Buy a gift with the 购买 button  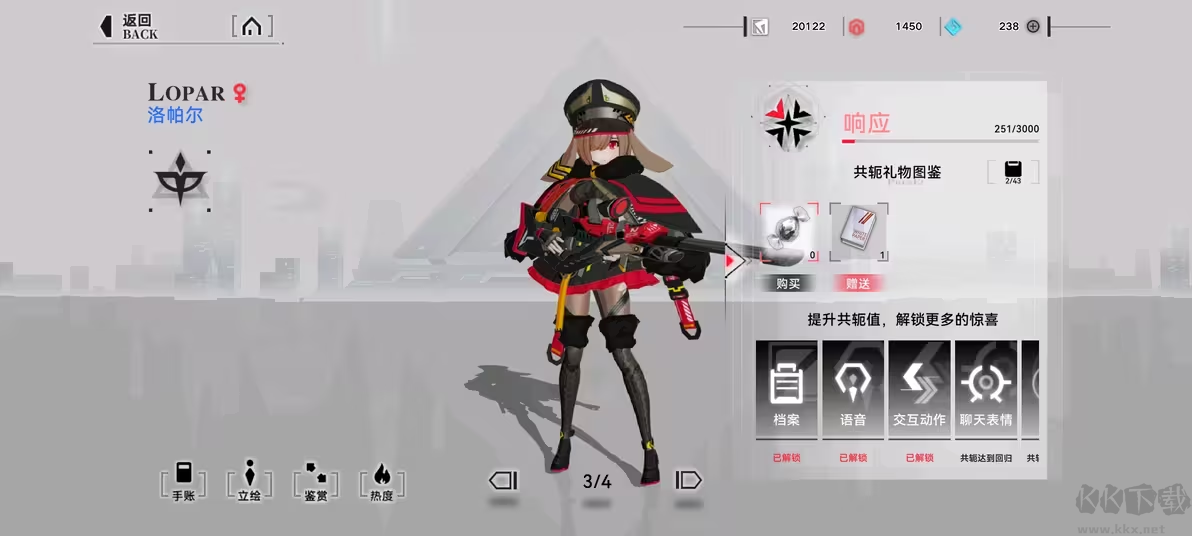tap(788, 284)
